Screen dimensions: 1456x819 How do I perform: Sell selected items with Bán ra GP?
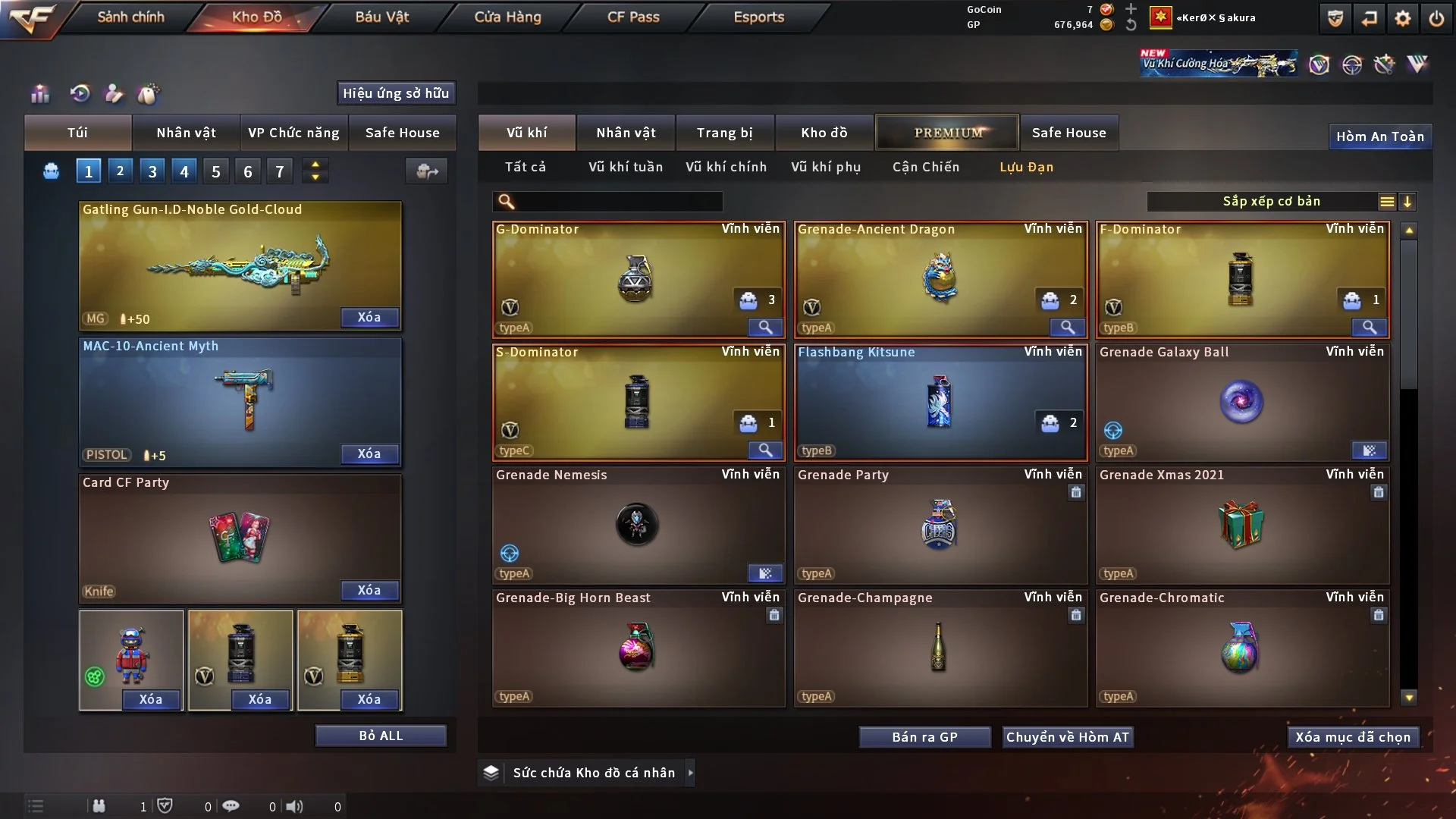pos(924,737)
